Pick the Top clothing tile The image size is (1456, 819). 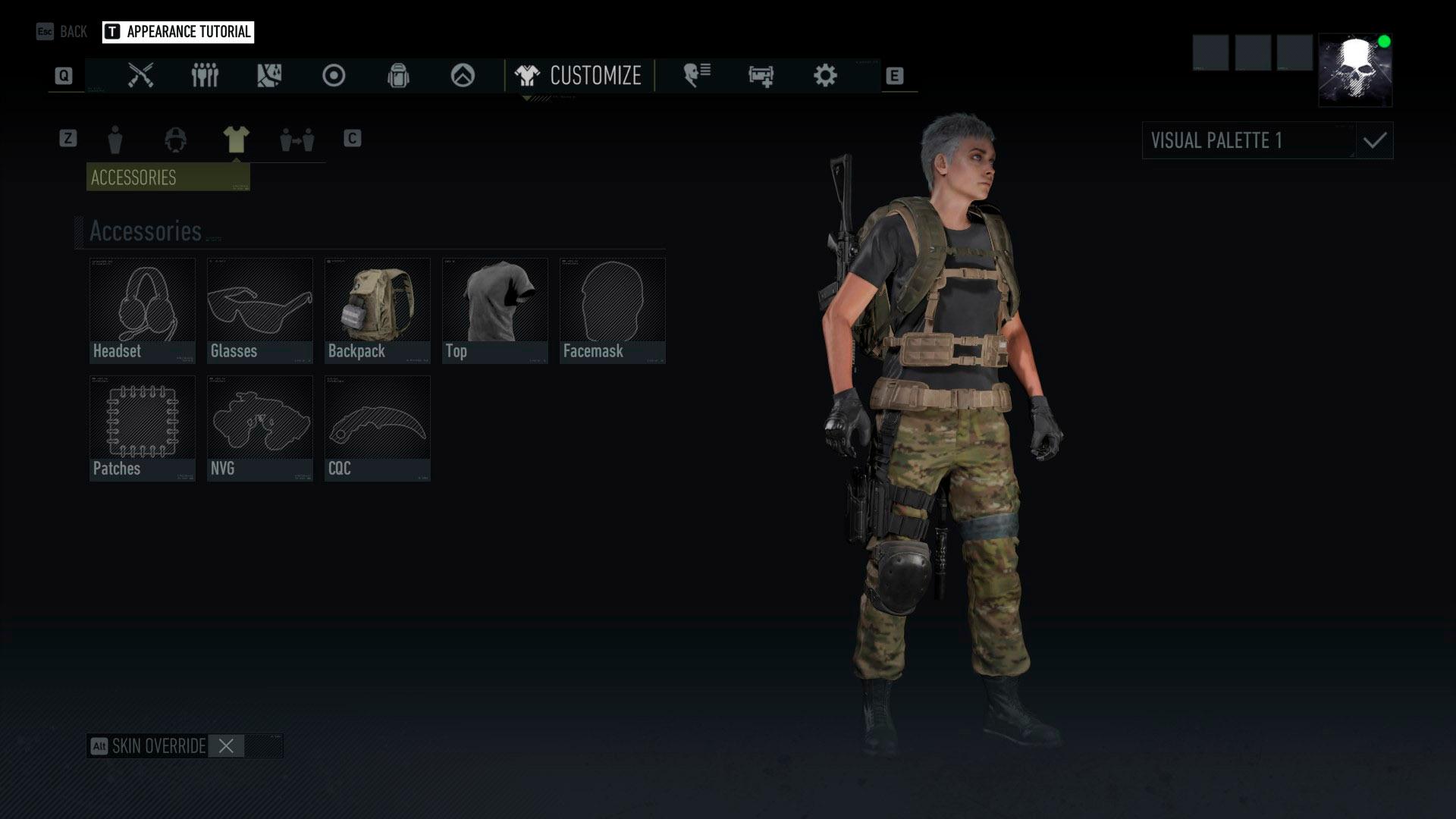click(495, 310)
